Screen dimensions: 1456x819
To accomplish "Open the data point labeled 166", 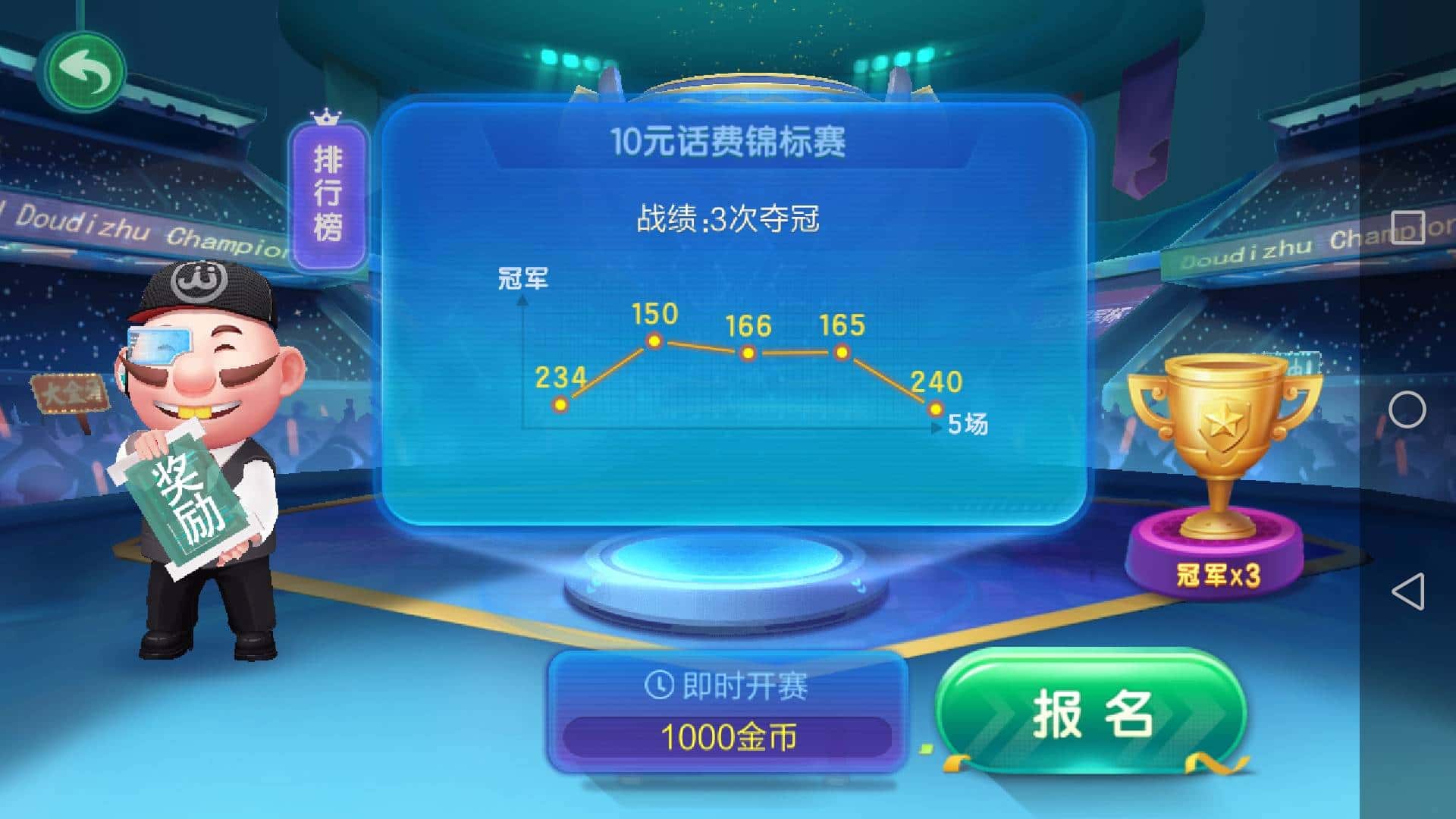I will pyautogui.click(x=748, y=353).
